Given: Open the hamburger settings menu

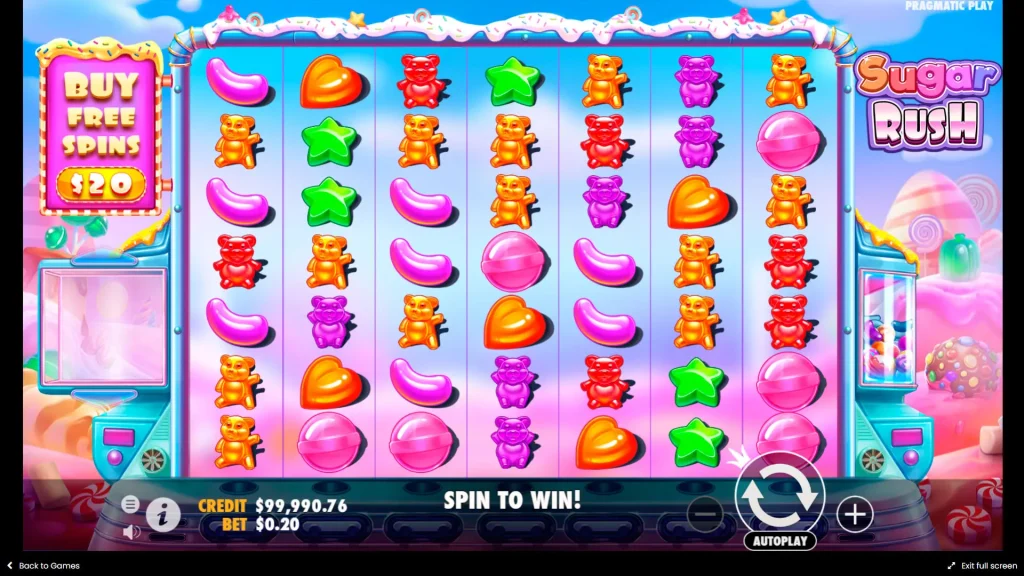Looking at the screenshot, I should click(131, 503).
